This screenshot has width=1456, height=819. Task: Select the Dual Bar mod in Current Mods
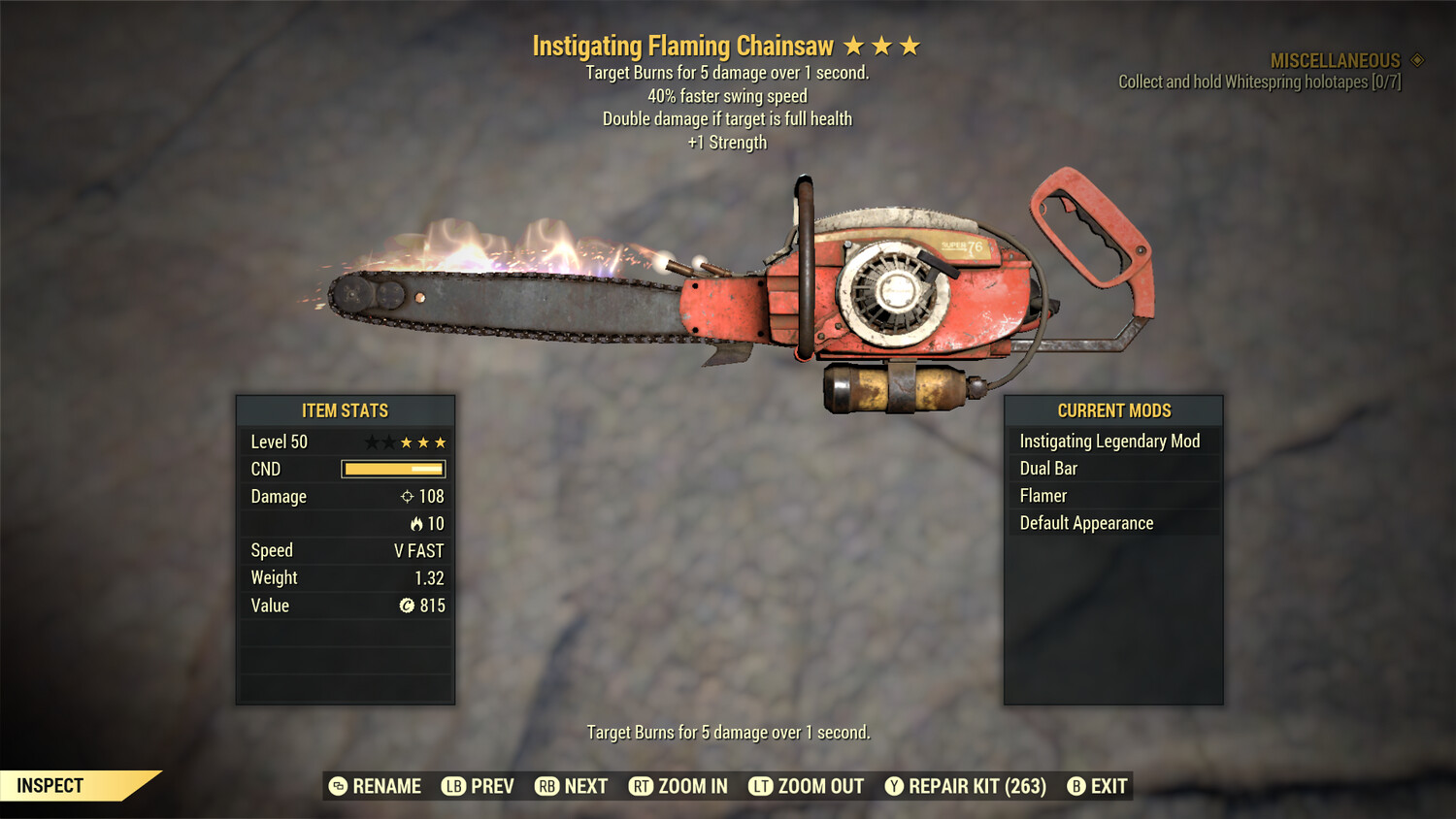click(1047, 468)
